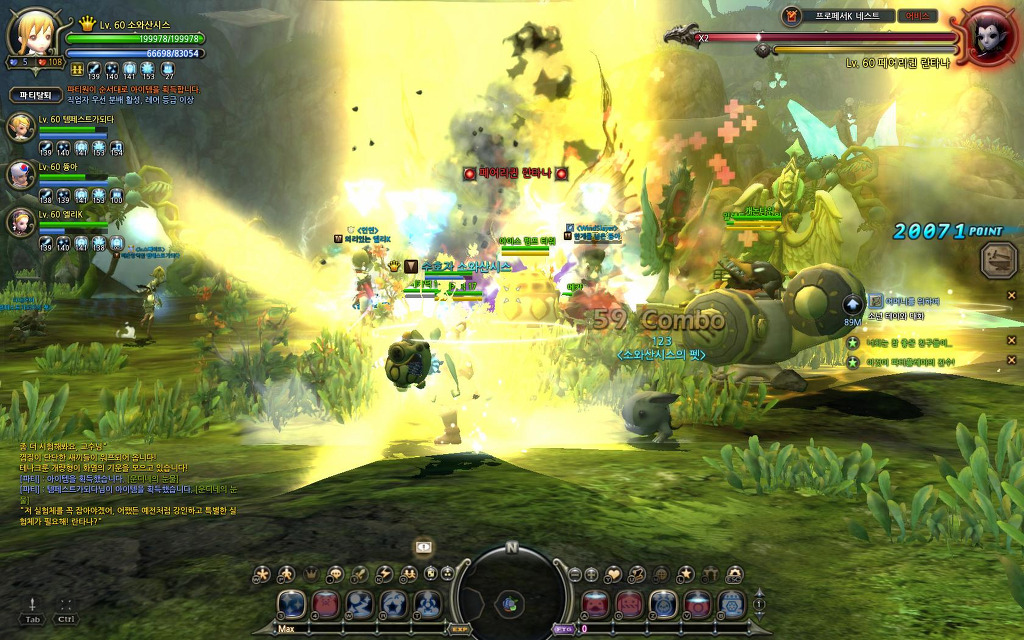Activate the star burst quickslot skill

tap(394, 604)
